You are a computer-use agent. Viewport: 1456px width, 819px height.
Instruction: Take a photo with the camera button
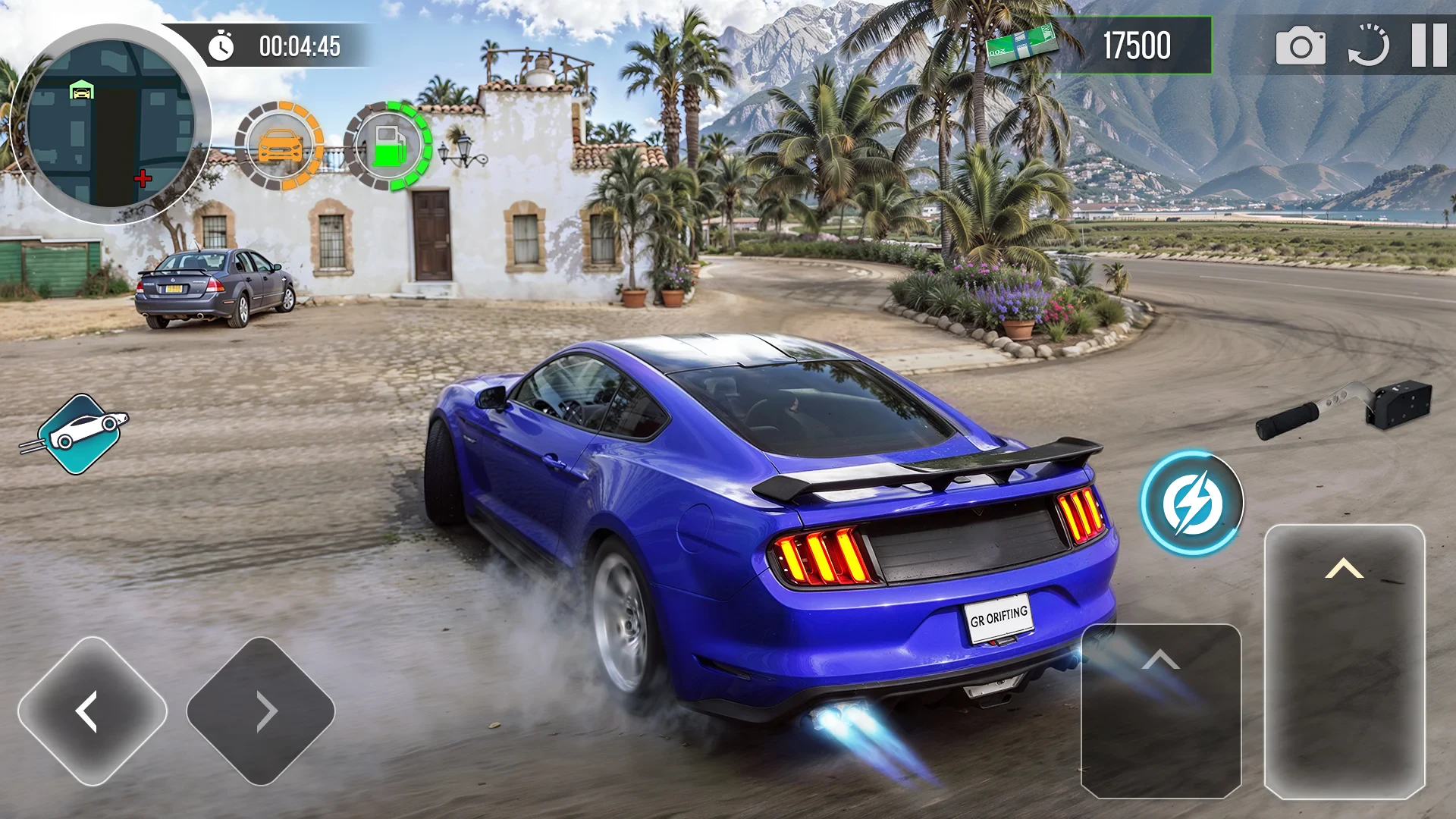coord(1301,47)
